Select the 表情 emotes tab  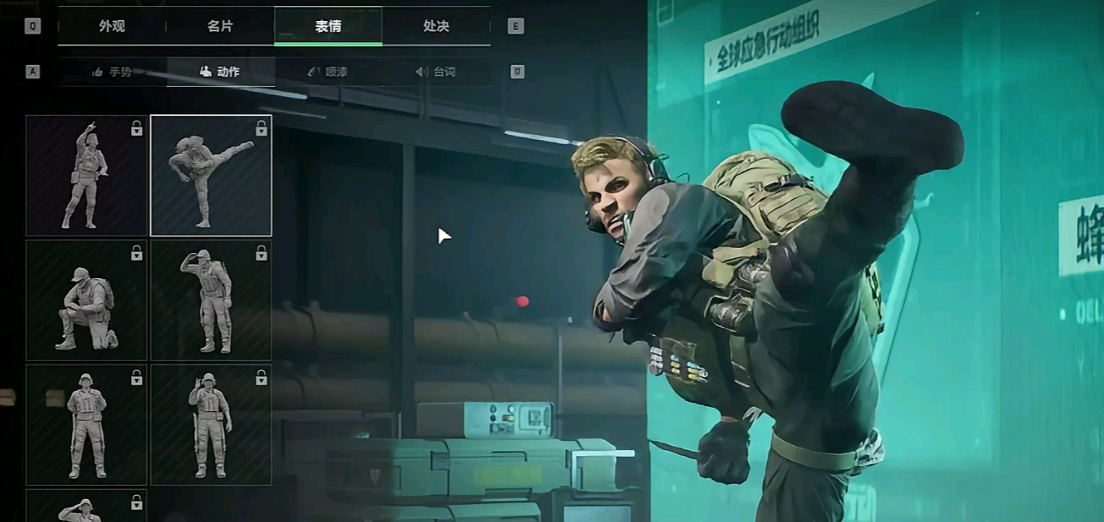(x=328, y=26)
